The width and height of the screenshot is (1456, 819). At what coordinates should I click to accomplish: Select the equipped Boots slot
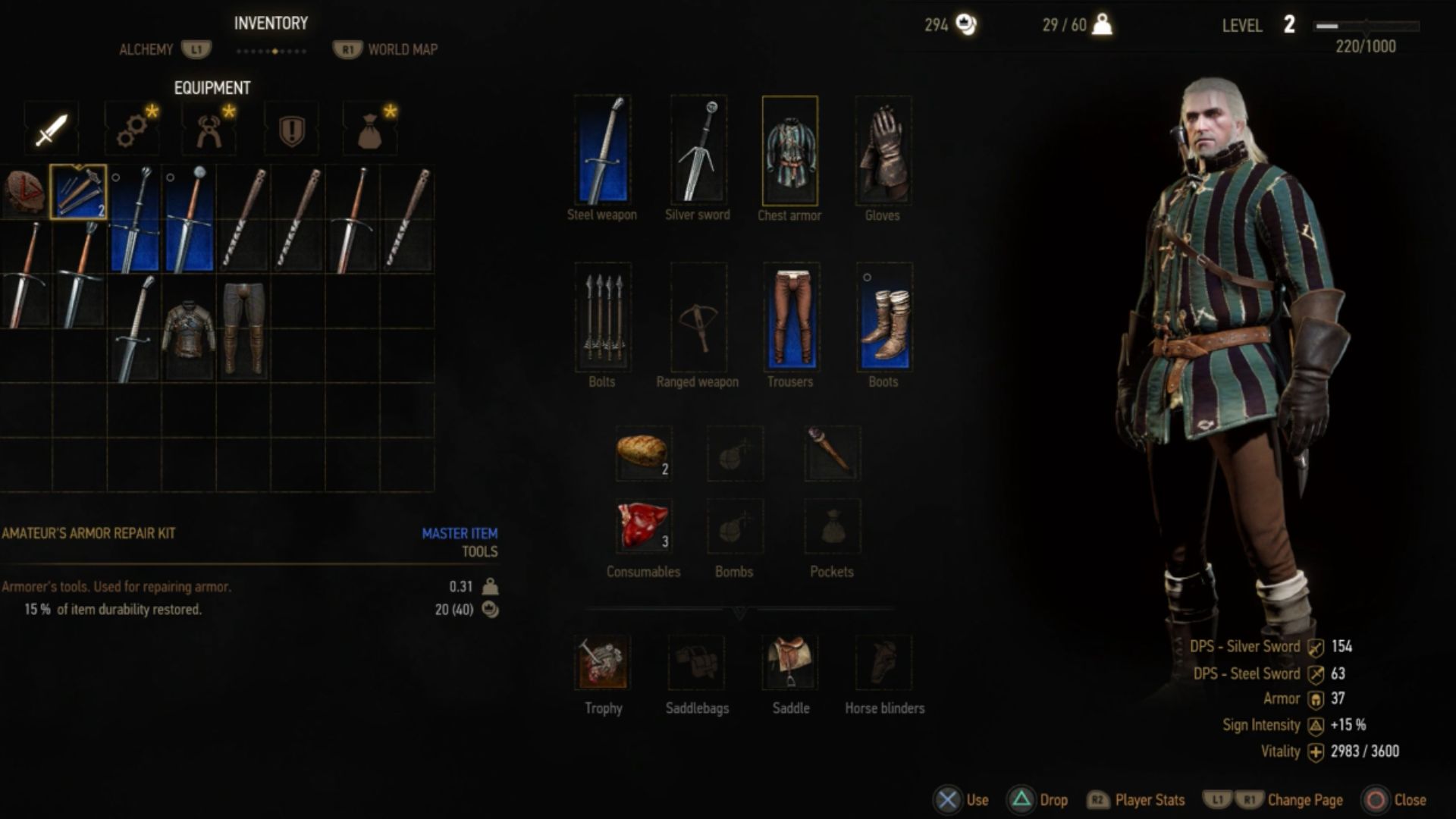883,317
